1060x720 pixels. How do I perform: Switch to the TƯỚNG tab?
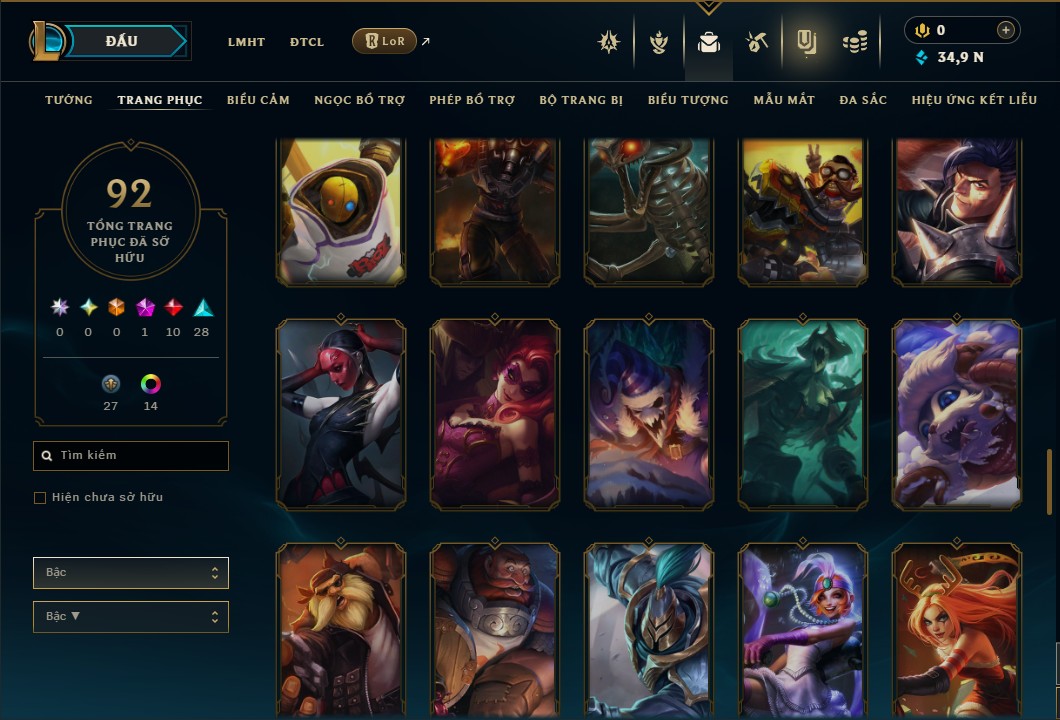[69, 100]
